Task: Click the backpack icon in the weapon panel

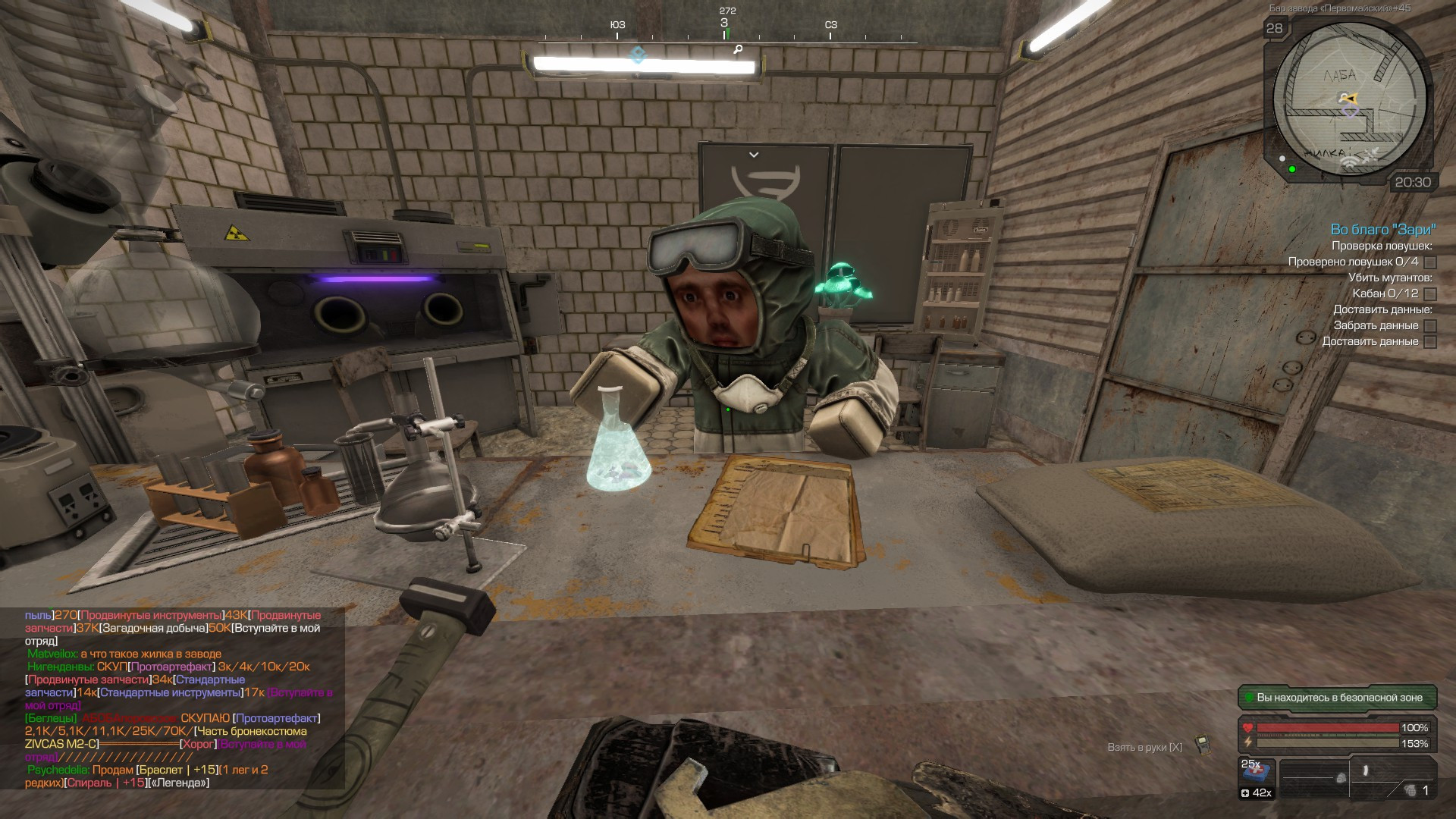Action: (x=1341, y=778)
